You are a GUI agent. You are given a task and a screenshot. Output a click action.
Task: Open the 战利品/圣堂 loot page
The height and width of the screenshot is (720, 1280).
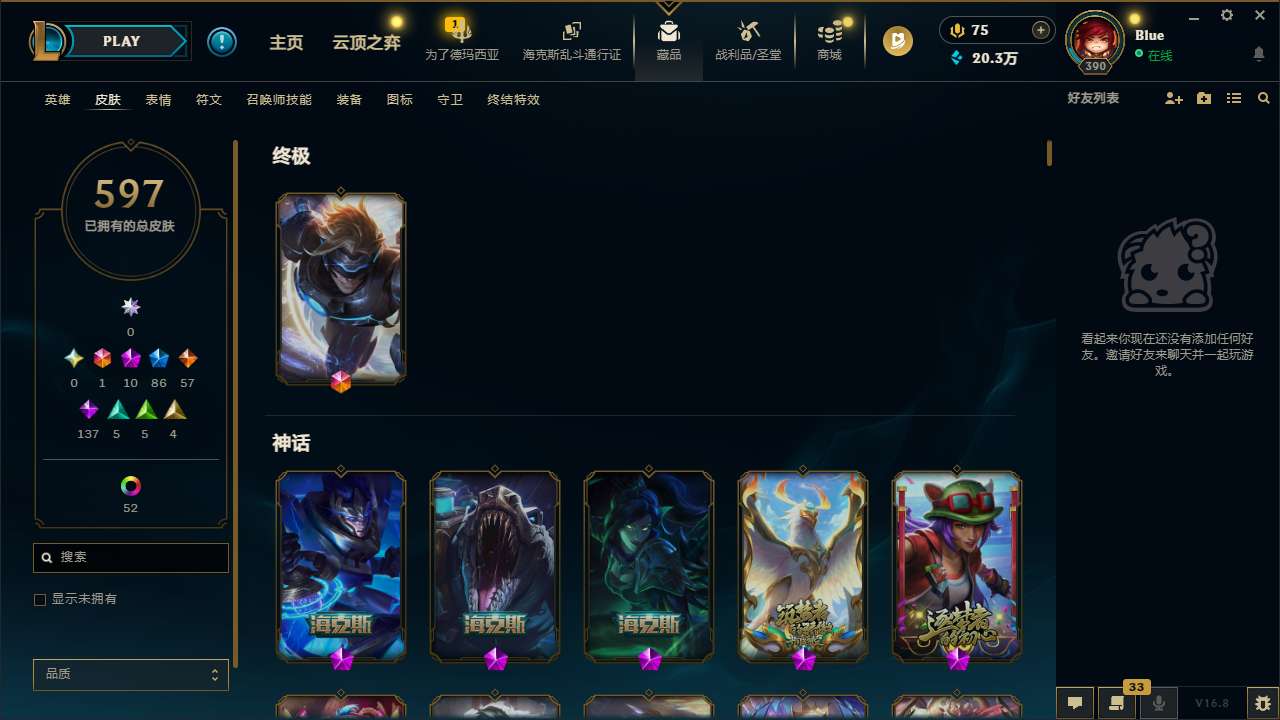tap(747, 41)
